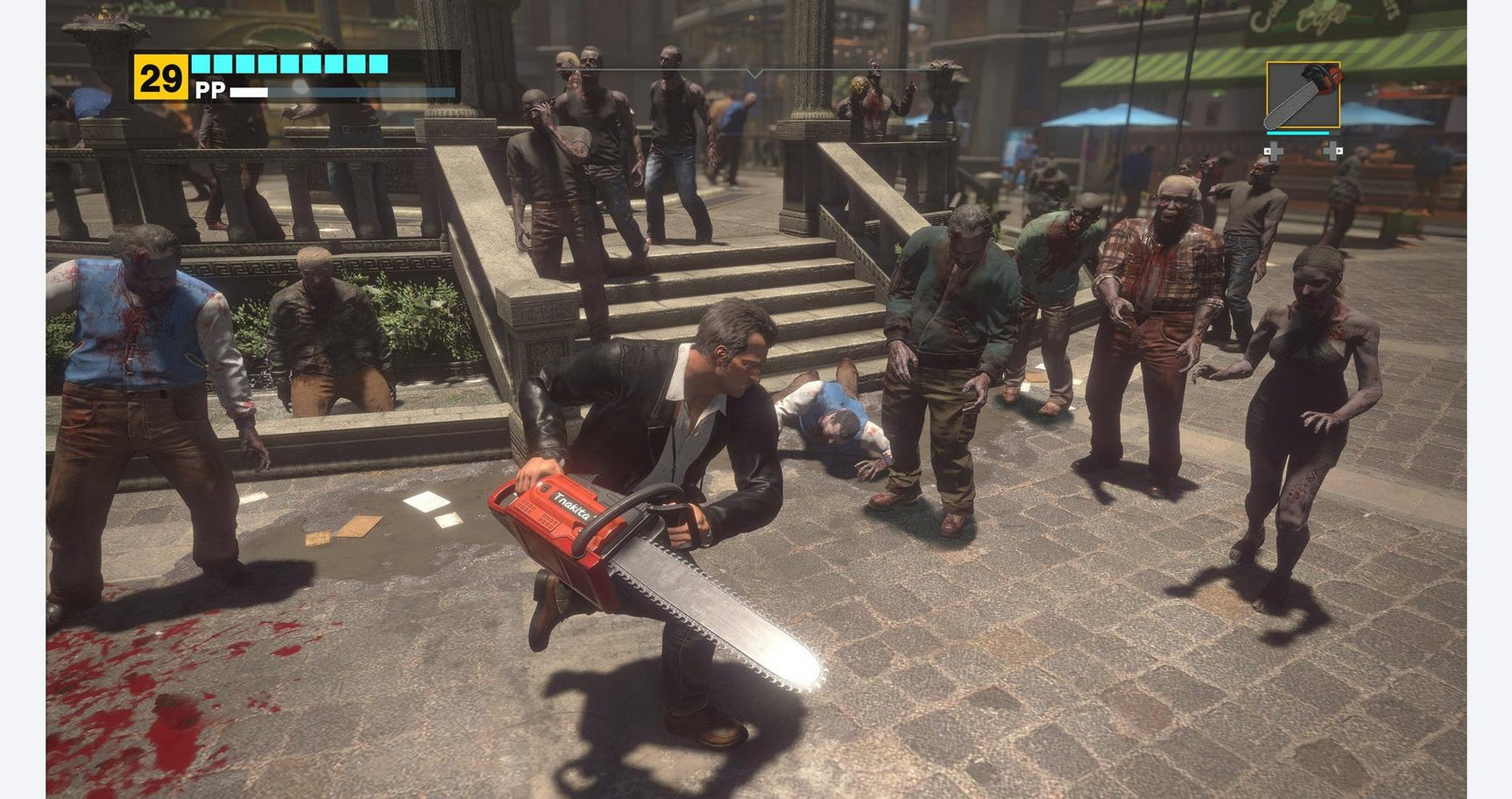Toggle the last cyan health block in the bar

377,63
